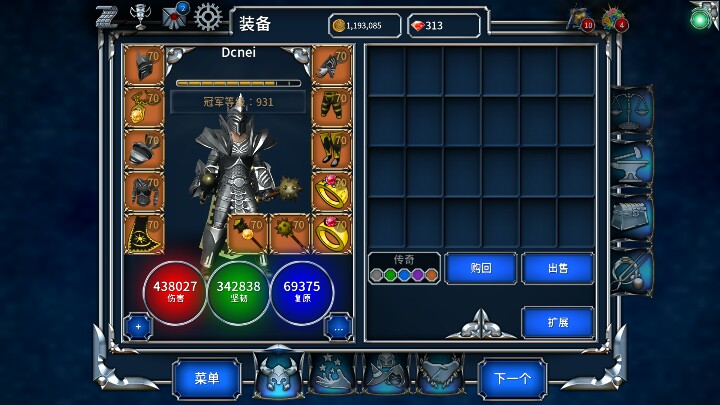Open the anvil forge side tab

point(632,163)
